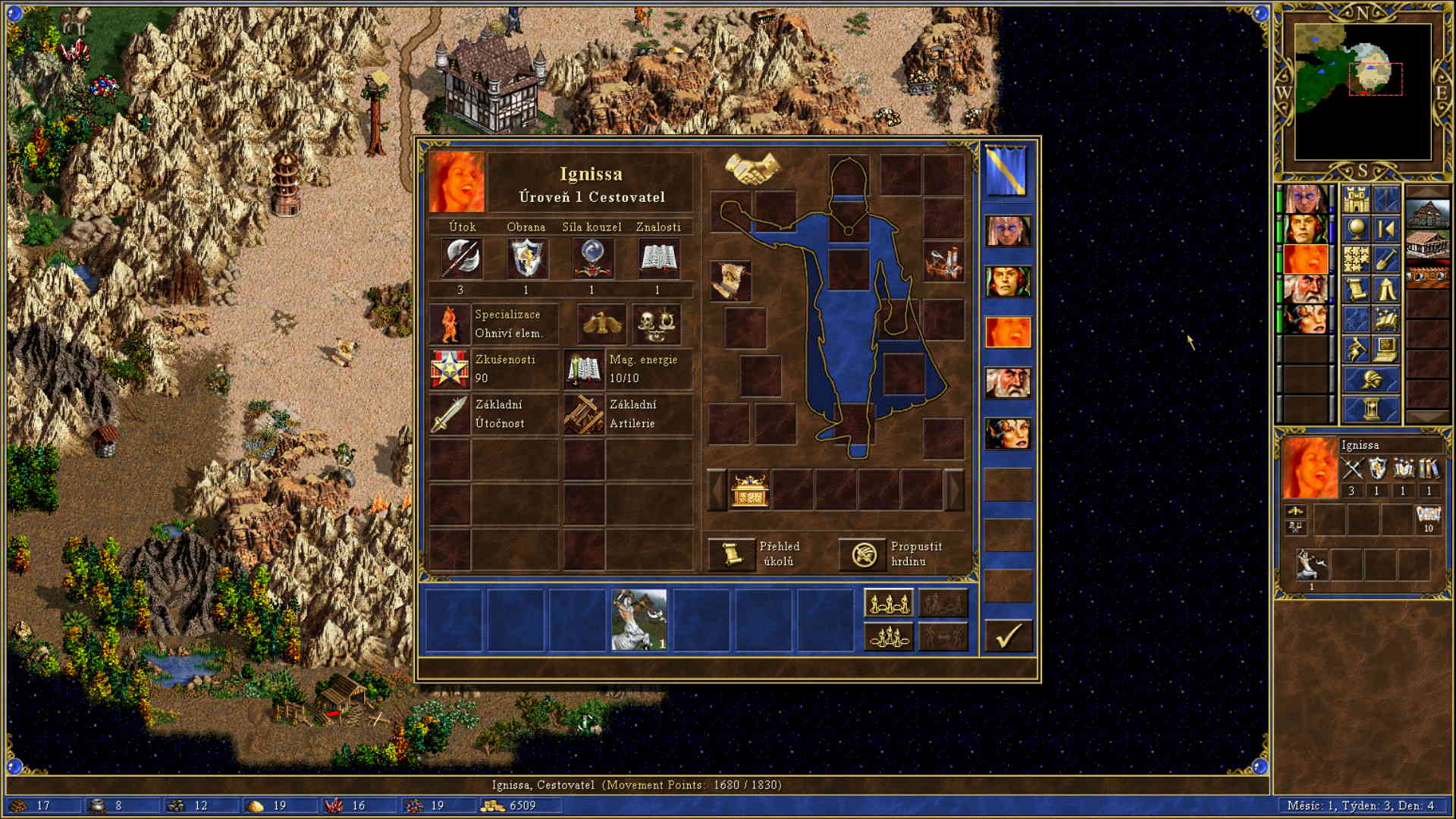Screen dimensions: 1456x819
Task: Open the Přehled úkolů quest log
Action: pyautogui.click(x=731, y=554)
